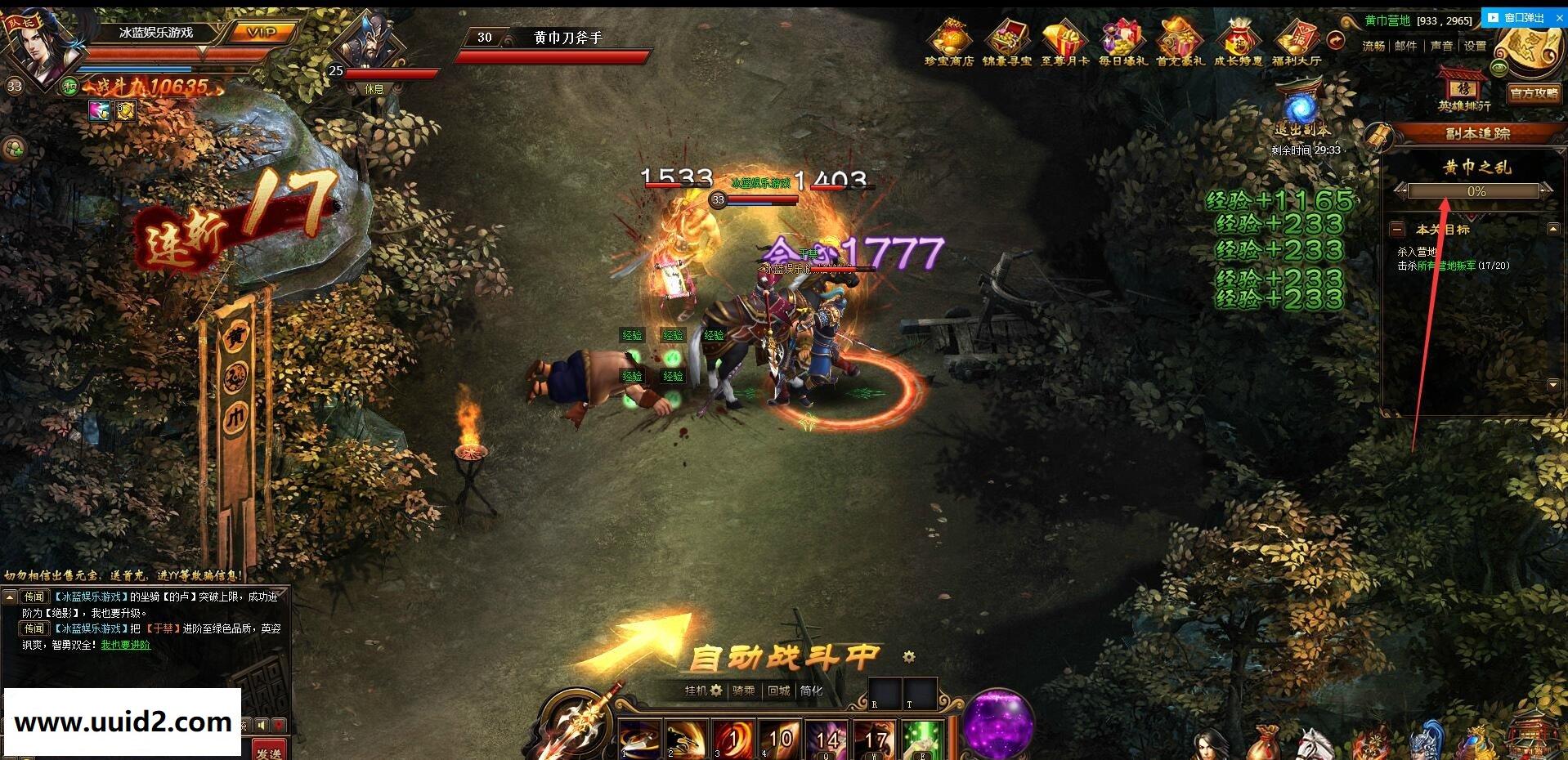The image size is (1568, 760).
Task: Click the 回城 return to town button
Action: [x=778, y=691]
